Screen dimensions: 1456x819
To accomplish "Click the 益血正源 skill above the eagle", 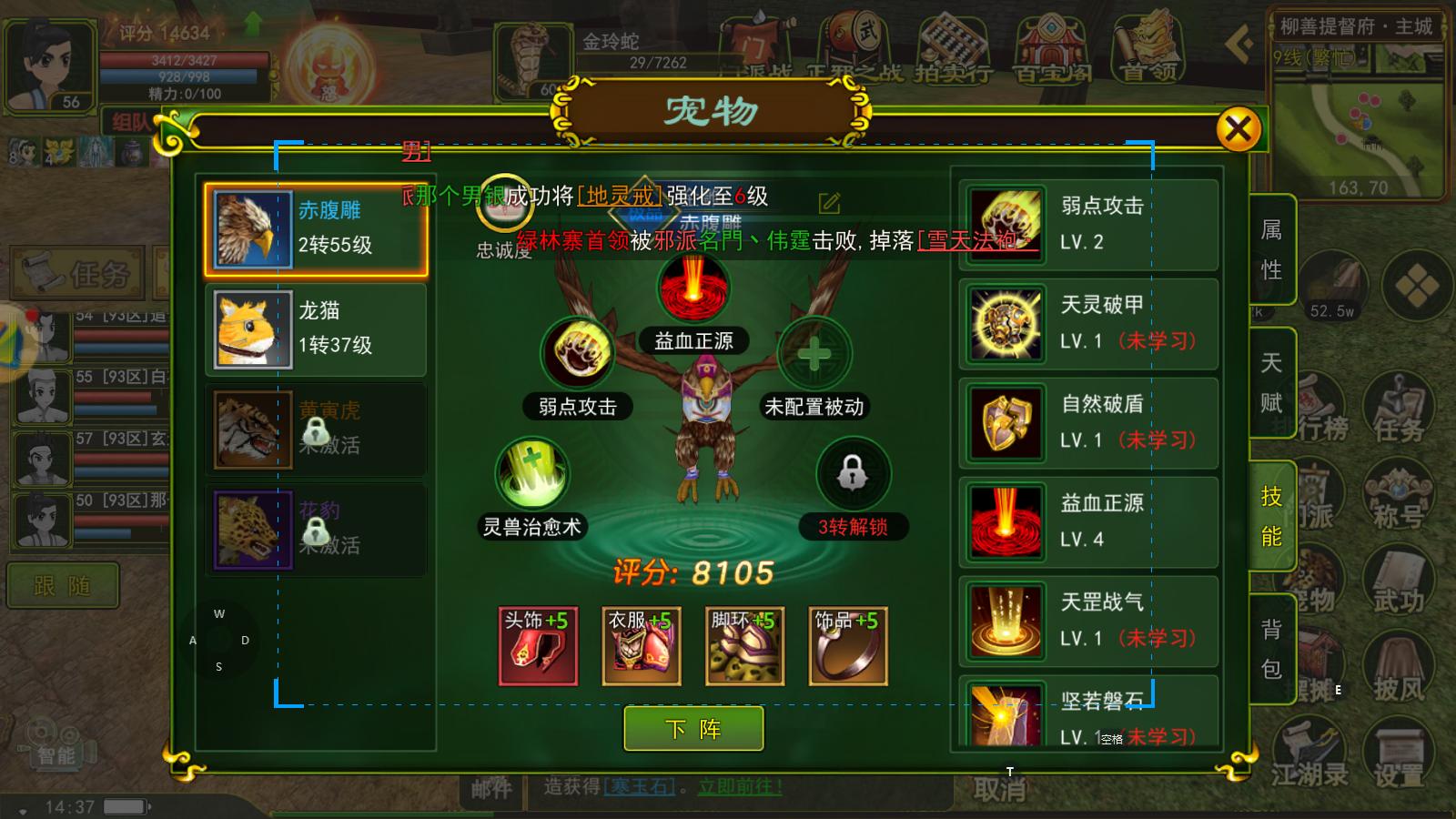I will click(x=695, y=288).
